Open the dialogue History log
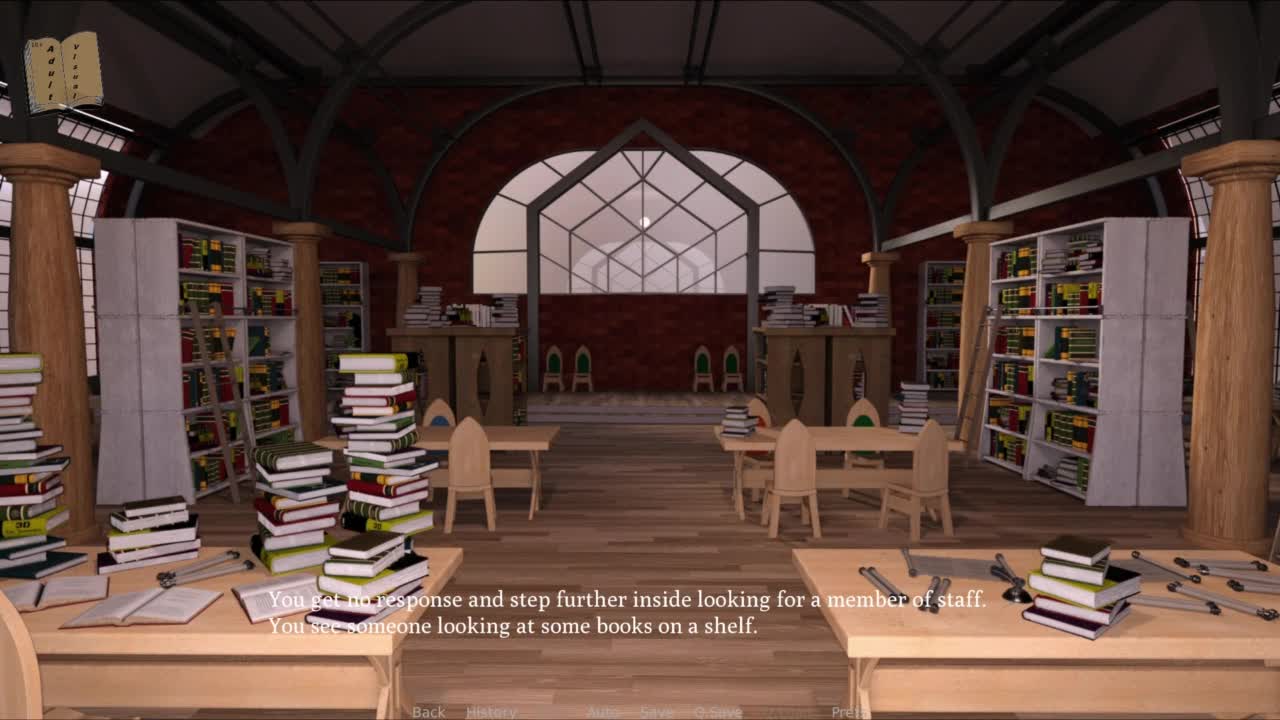Image resolution: width=1280 pixels, height=720 pixels. click(x=491, y=712)
